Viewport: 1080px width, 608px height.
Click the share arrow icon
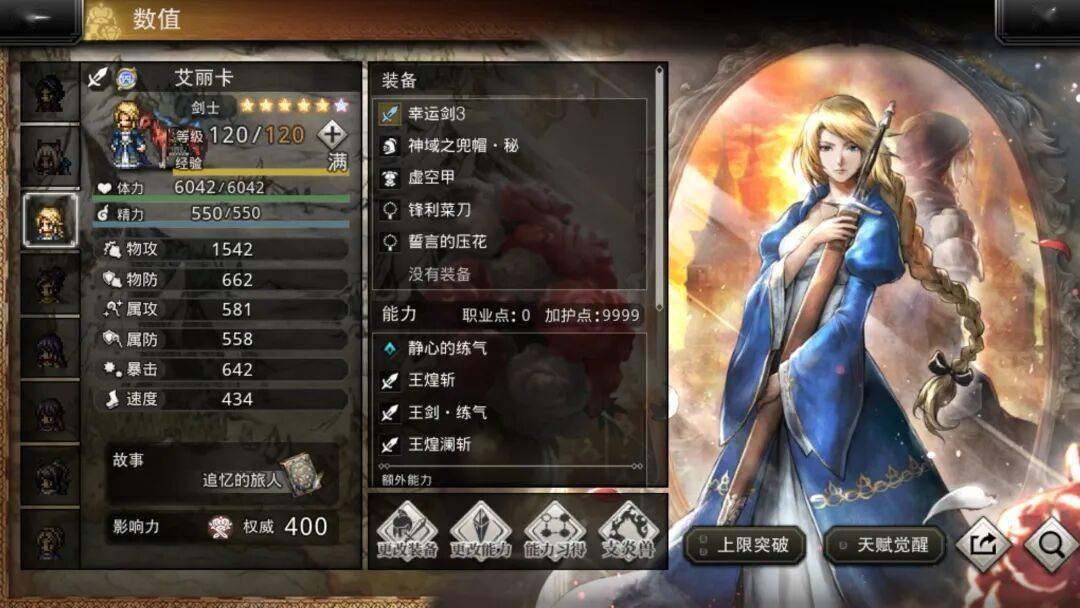(x=981, y=544)
